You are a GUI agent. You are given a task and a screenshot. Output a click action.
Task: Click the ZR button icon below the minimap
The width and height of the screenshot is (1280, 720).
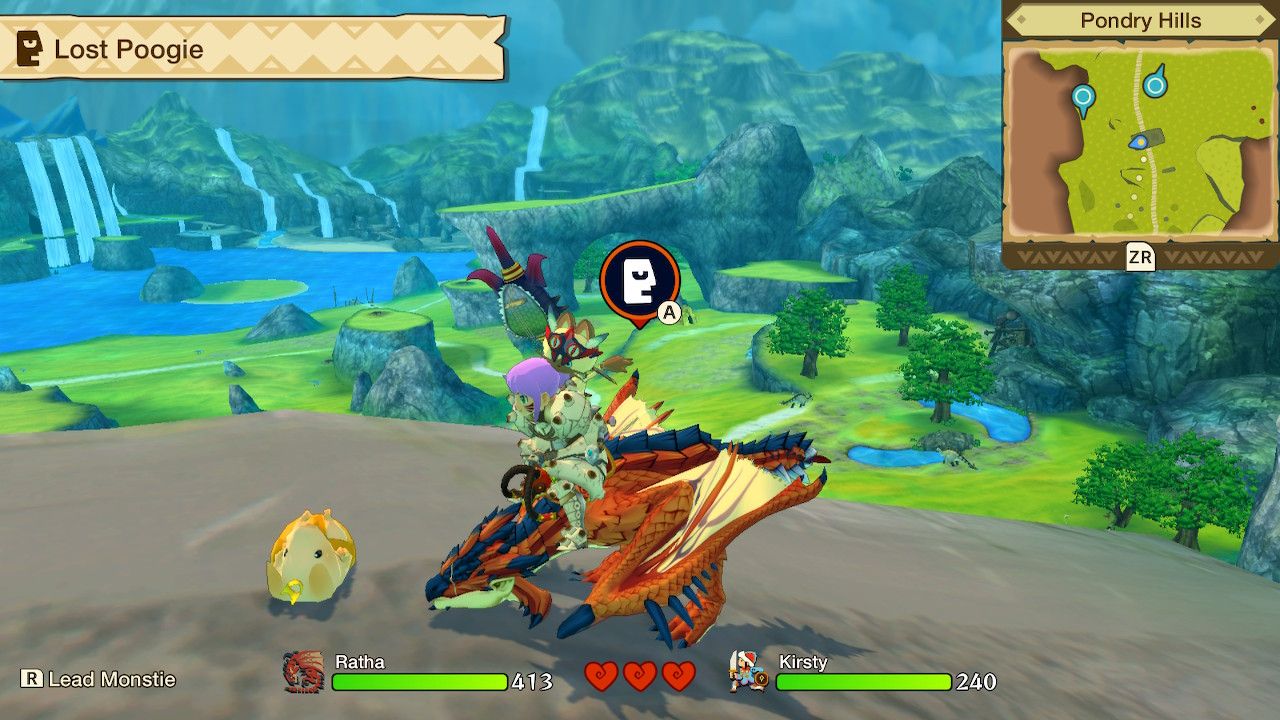(x=1141, y=257)
